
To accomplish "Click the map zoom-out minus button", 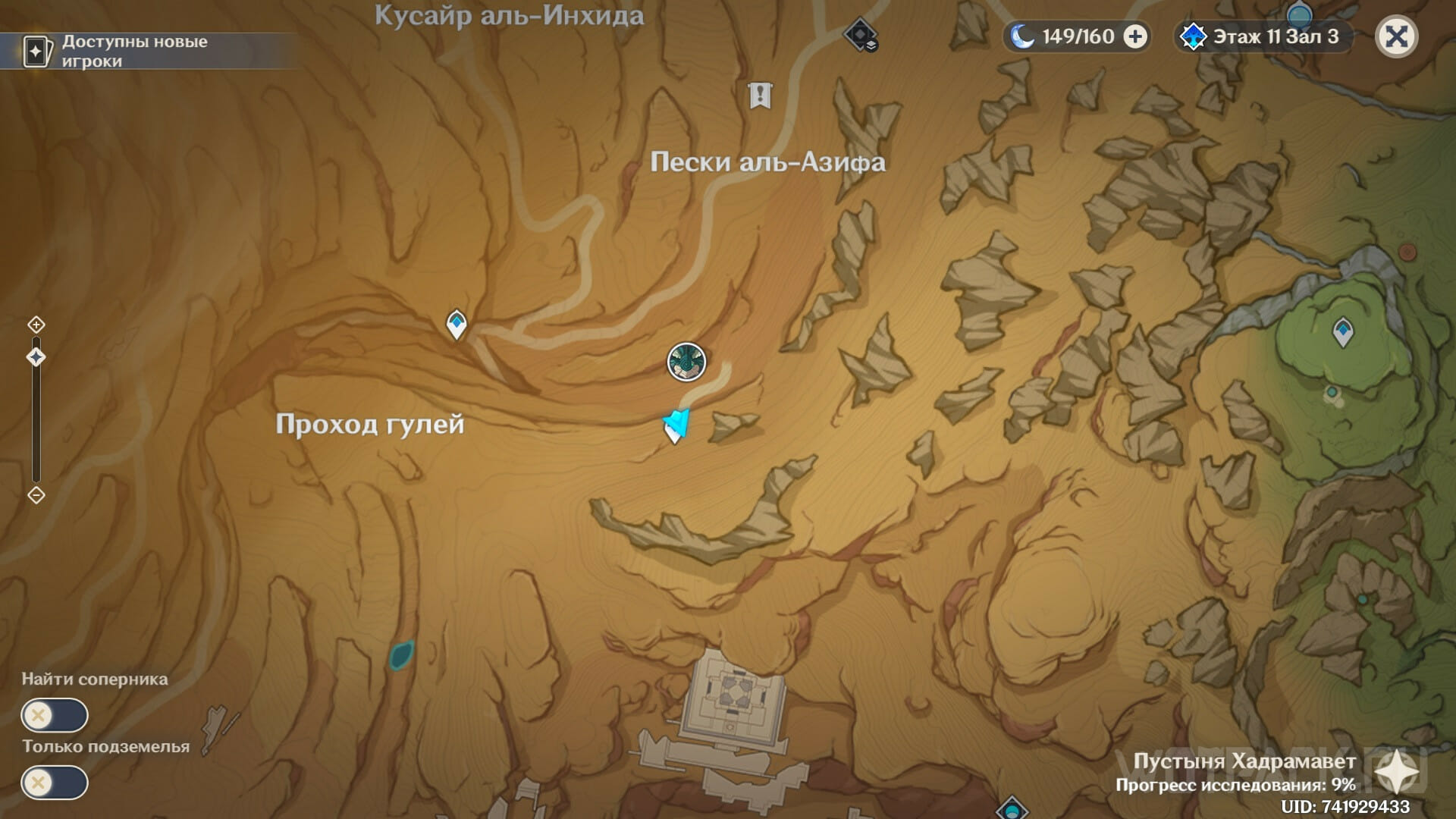I will pyautogui.click(x=36, y=495).
